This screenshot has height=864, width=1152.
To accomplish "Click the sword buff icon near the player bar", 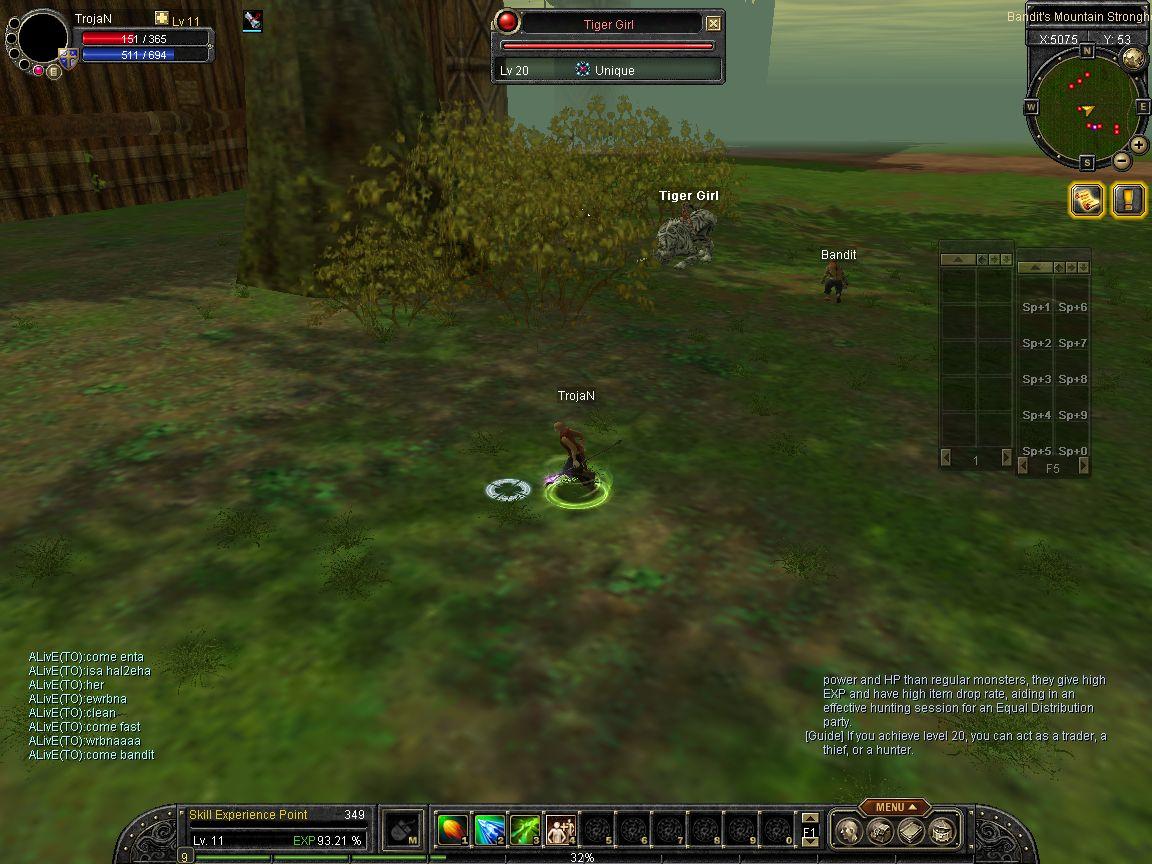I will tap(252, 21).
